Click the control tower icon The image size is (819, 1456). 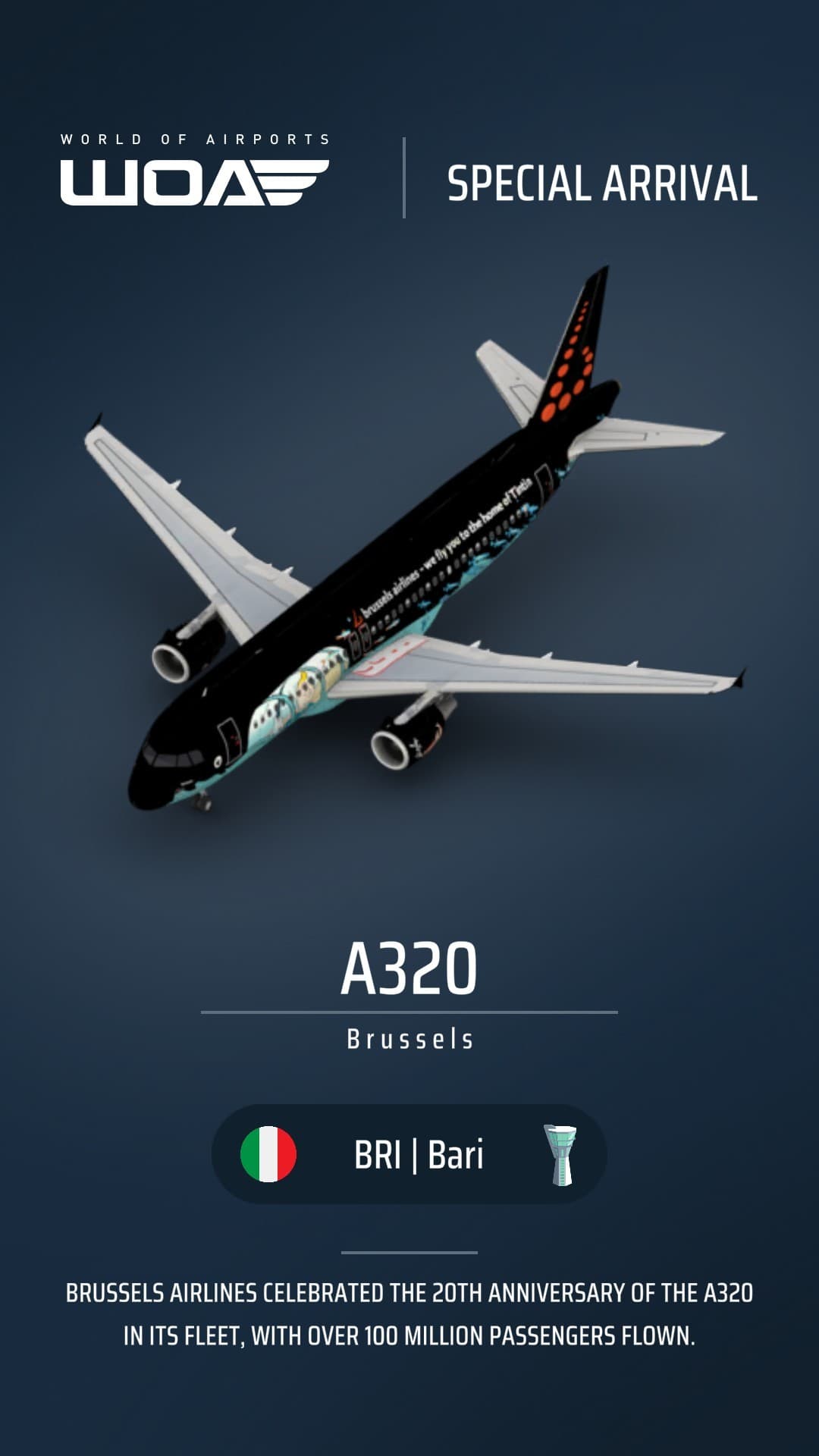(x=561, y=1155)
